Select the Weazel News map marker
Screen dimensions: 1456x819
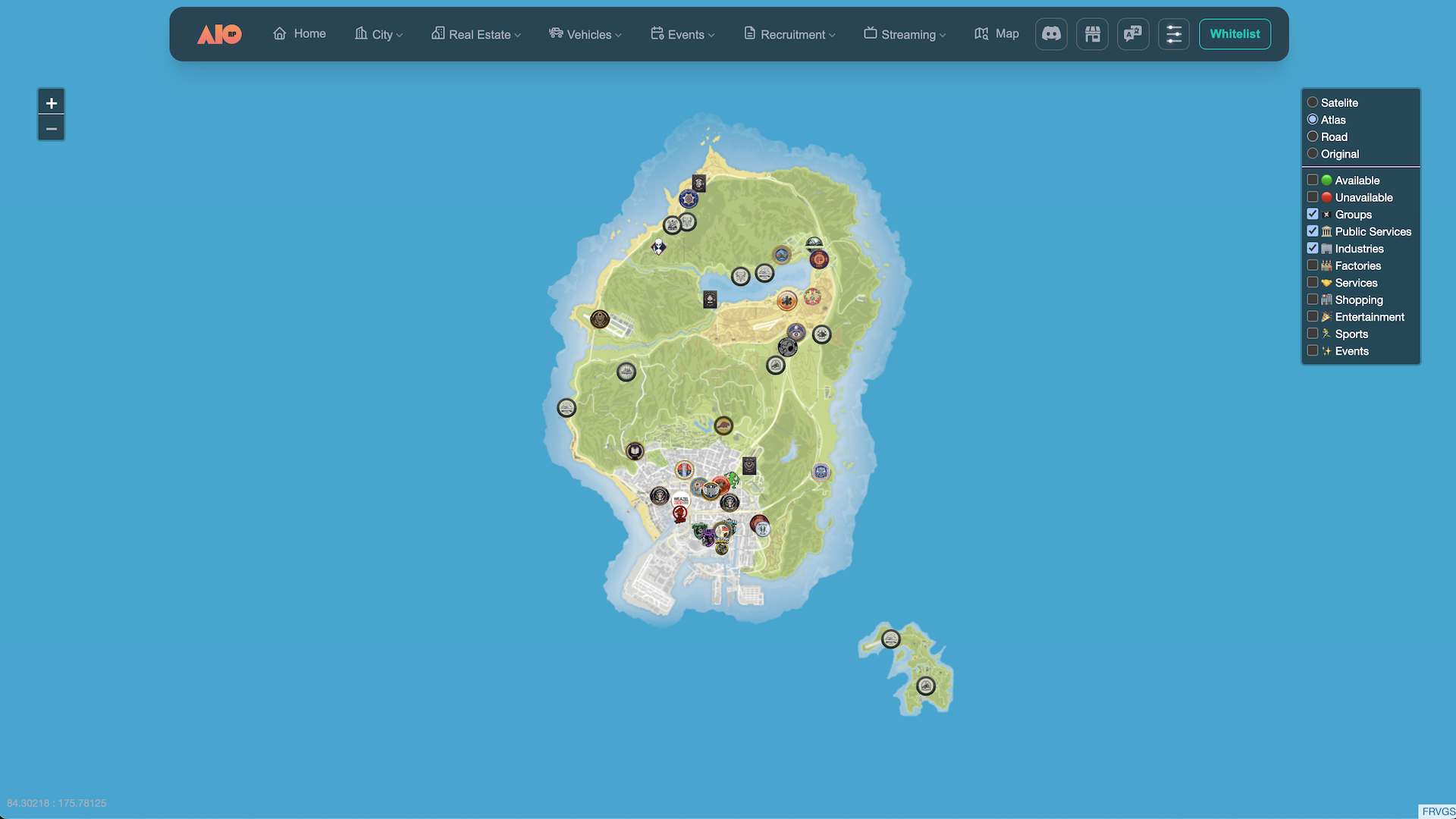pos(680,500)
